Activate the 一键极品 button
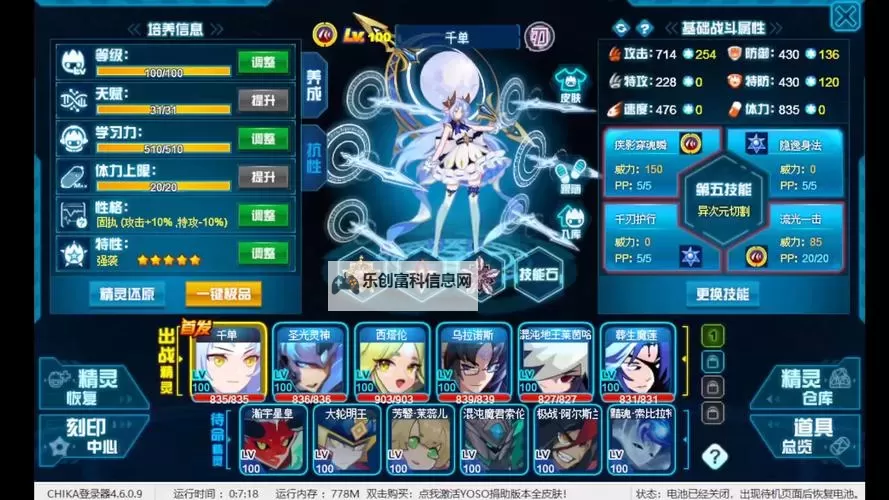The width and height of the screenshot is (889, 500). pyautogui.click(x=223, y=293)
